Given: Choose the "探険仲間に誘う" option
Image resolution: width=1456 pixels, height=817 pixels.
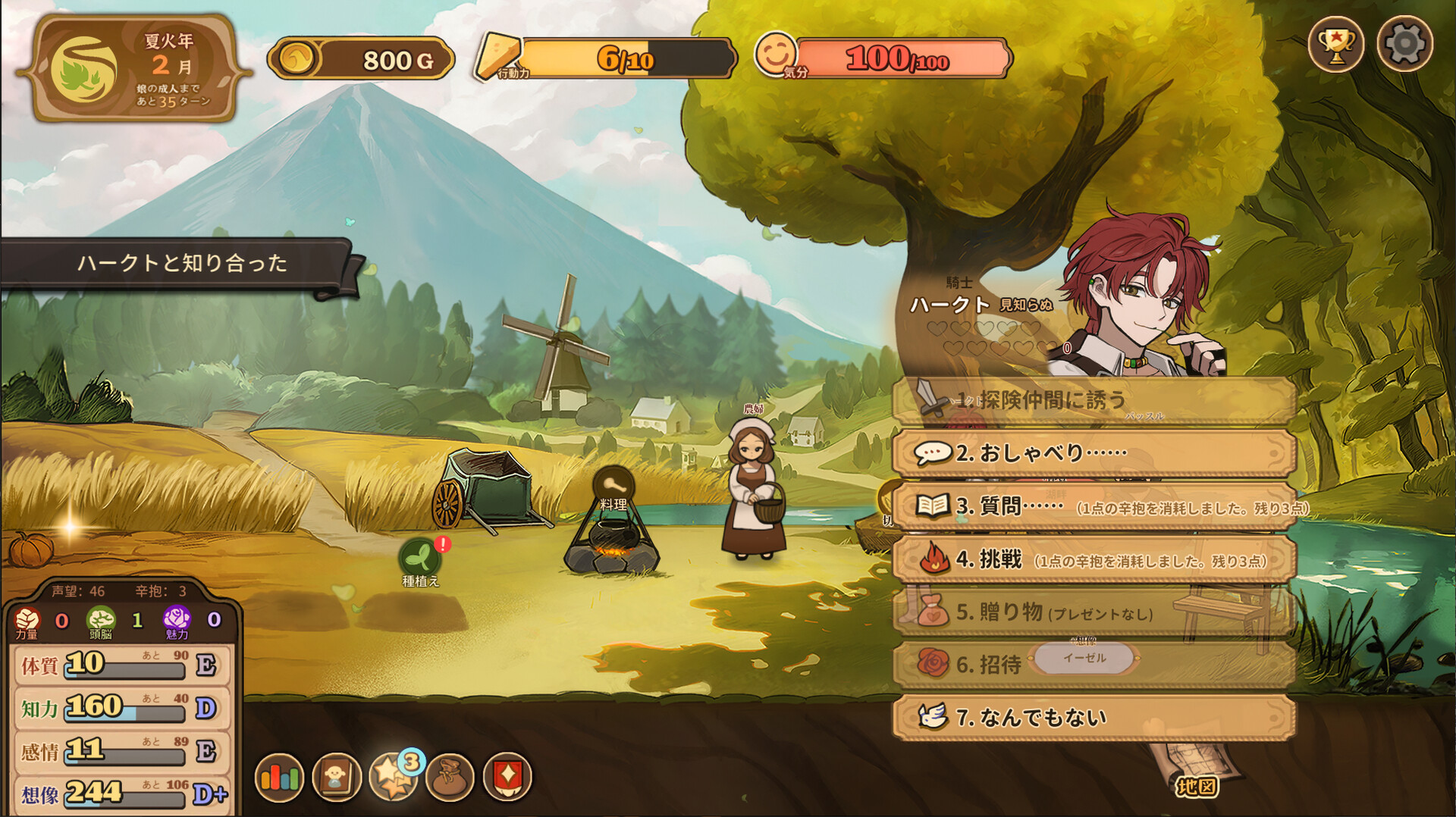Looking at the screenshot, I should [1092, 400].
